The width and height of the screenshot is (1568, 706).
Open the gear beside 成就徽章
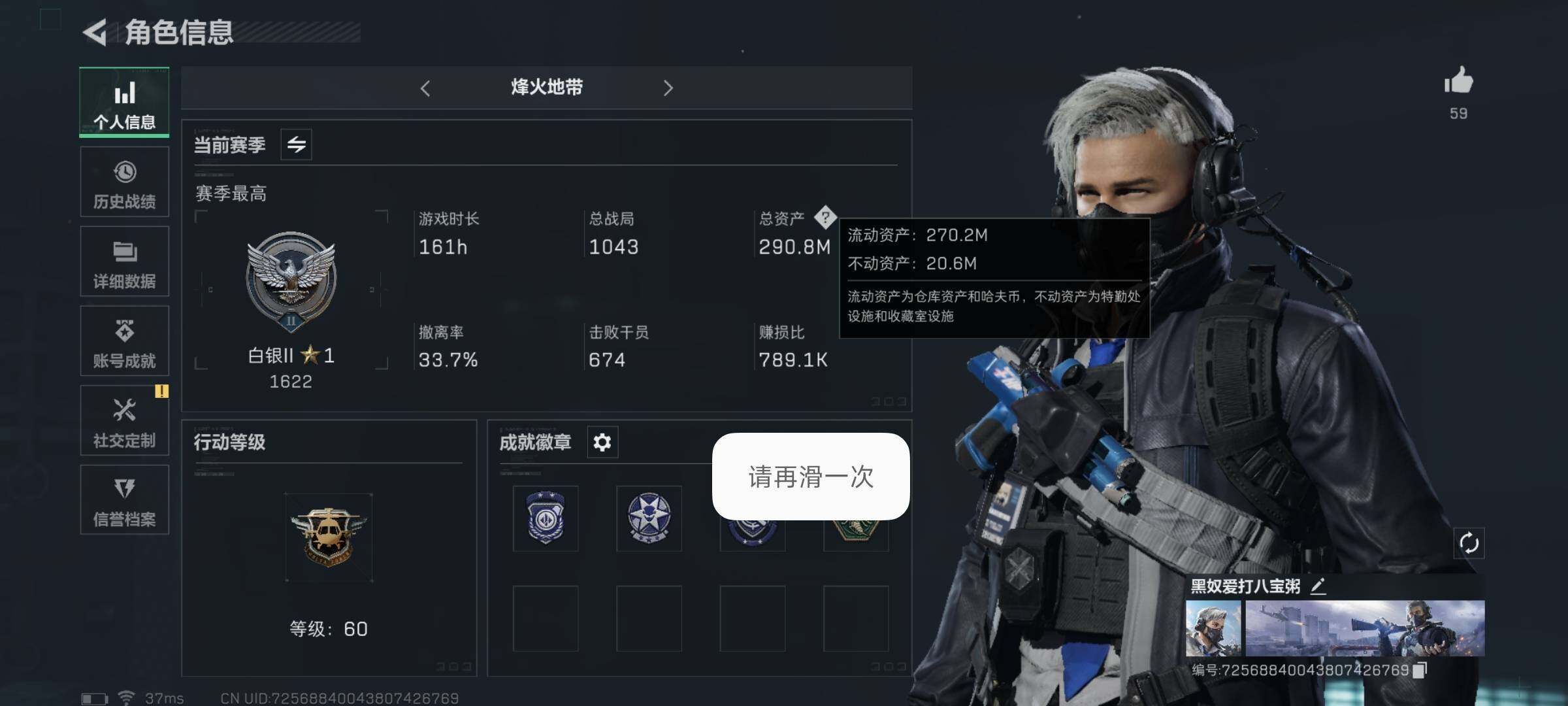(601, 443)
